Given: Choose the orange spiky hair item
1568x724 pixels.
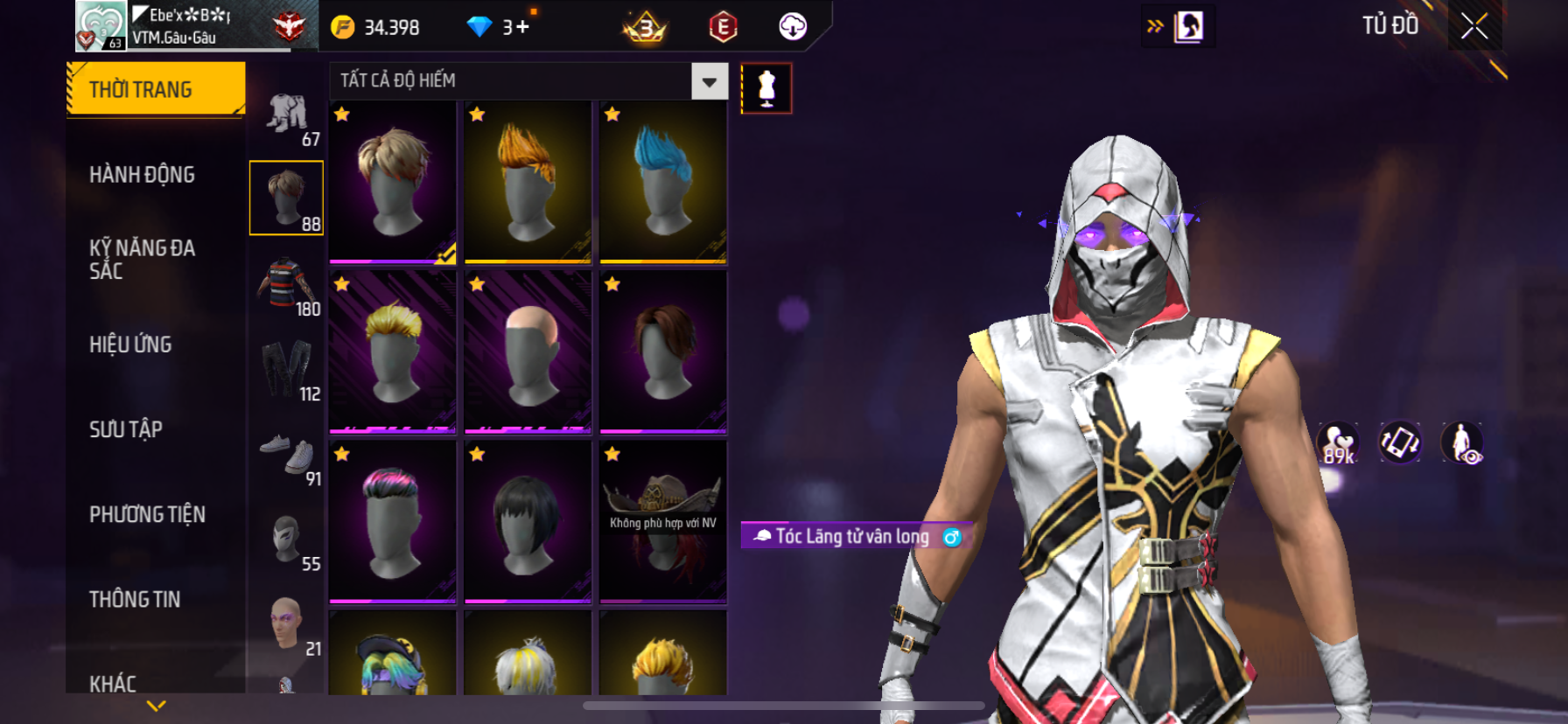Looking at the screenshot, I should (528, 182).
